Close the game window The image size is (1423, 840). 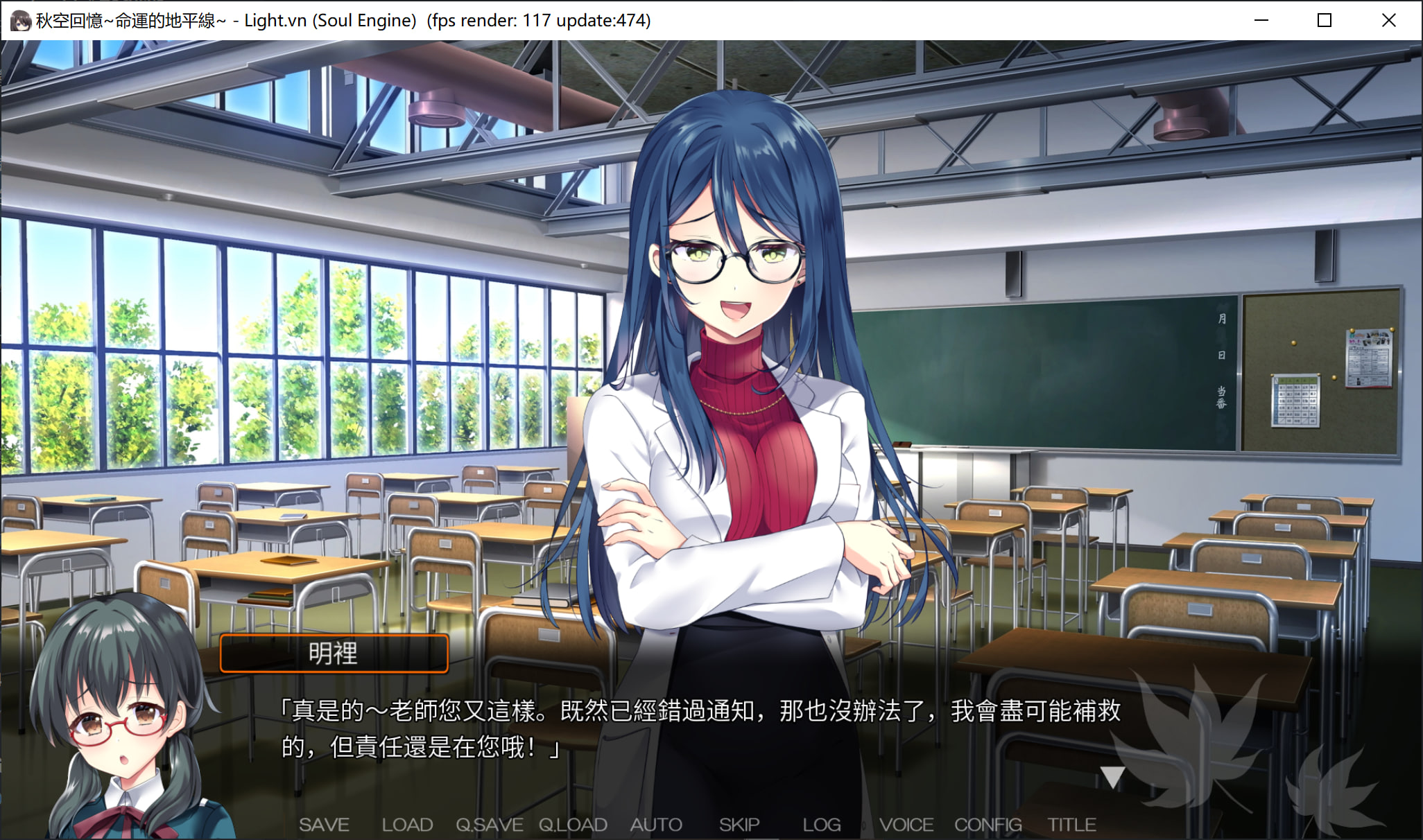point(1388,20)
